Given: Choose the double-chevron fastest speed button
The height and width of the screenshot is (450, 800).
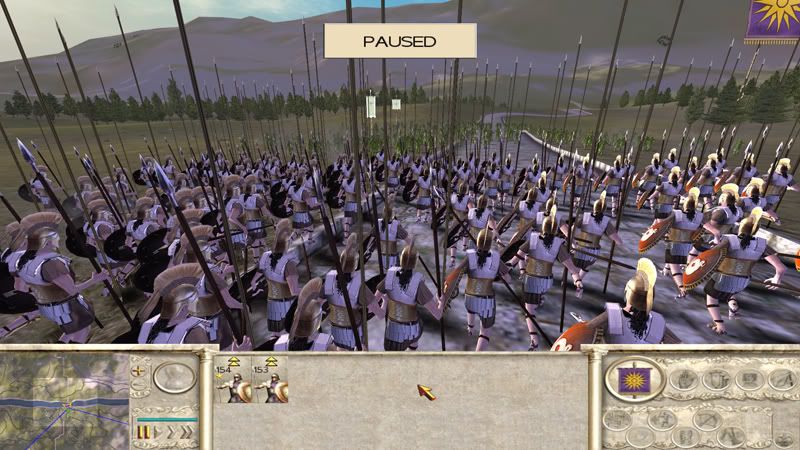Looking at the screenshot, I should (x=186, y=433).
